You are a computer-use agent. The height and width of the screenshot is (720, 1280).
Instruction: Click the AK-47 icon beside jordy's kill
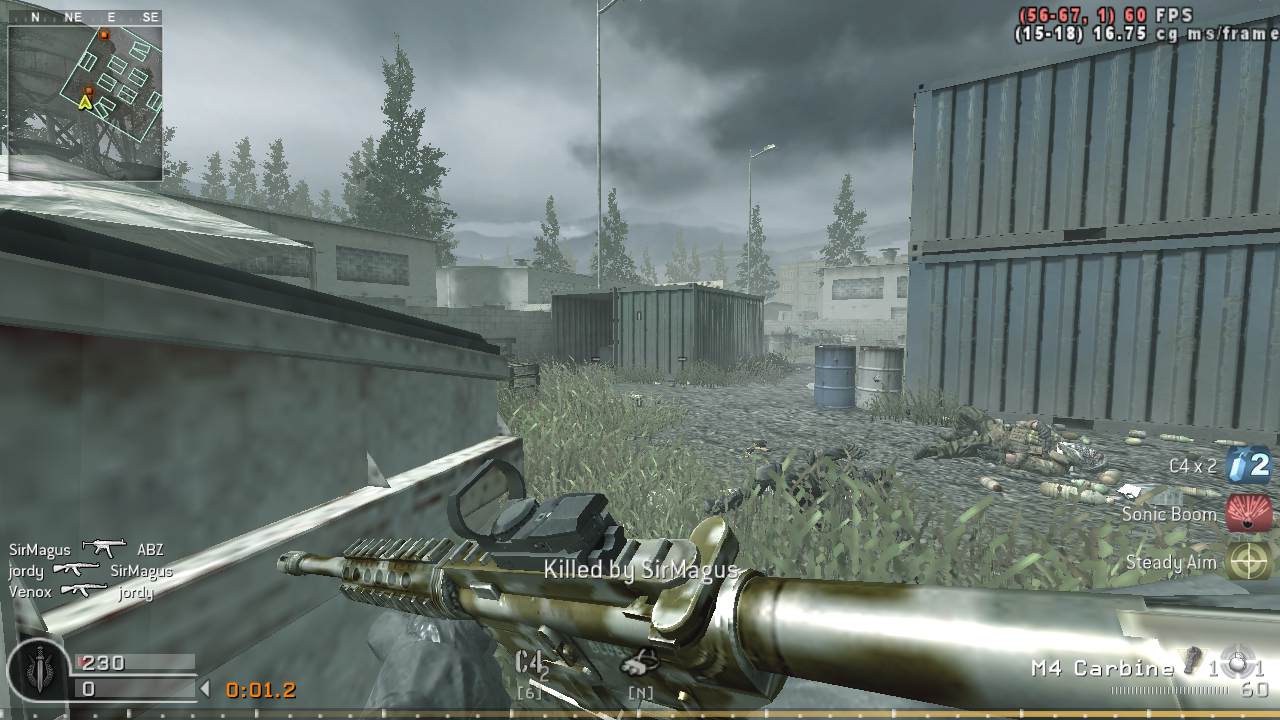coord(76,569)
